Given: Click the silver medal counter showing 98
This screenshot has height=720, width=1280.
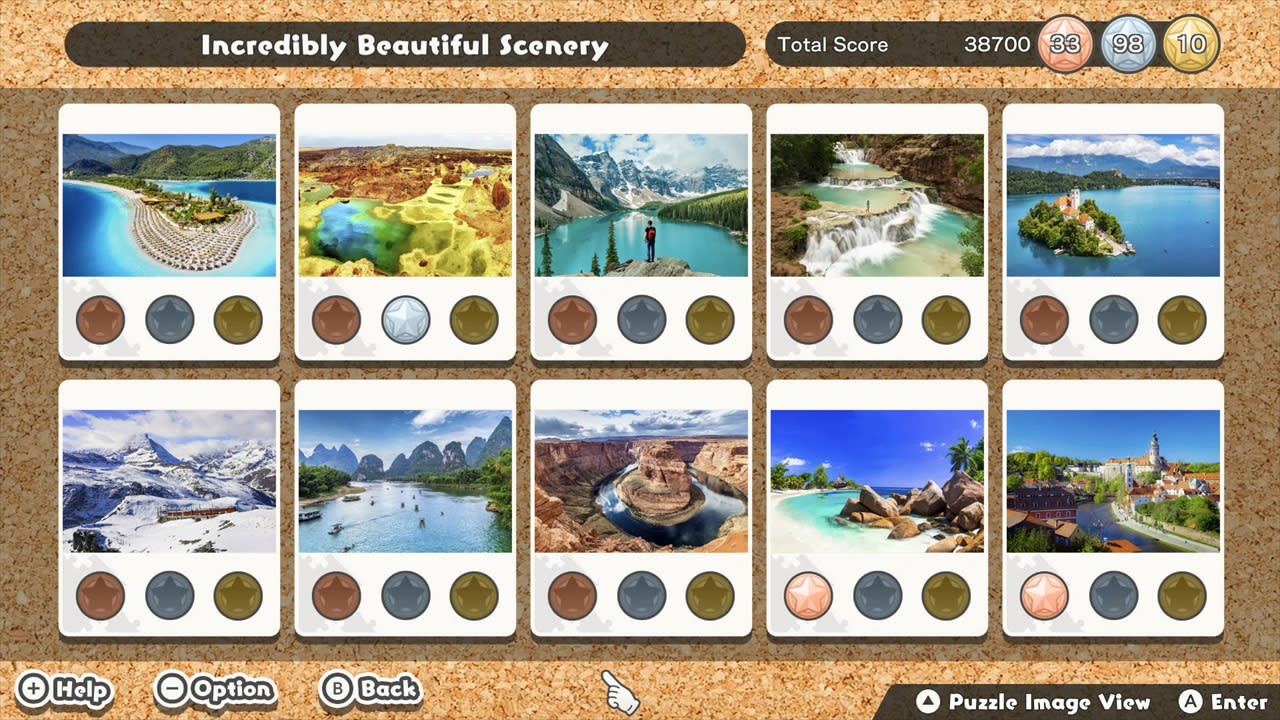Looking at the screenshot, I should coord(1129,44).
